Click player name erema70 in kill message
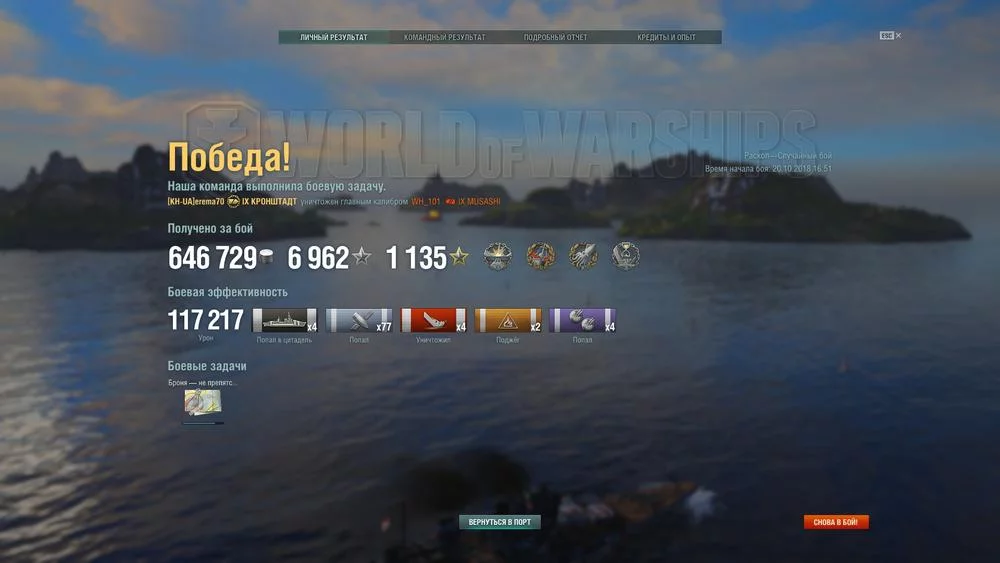The width and height of the screenshot is (1000, 563). click(x=196, y=201)
